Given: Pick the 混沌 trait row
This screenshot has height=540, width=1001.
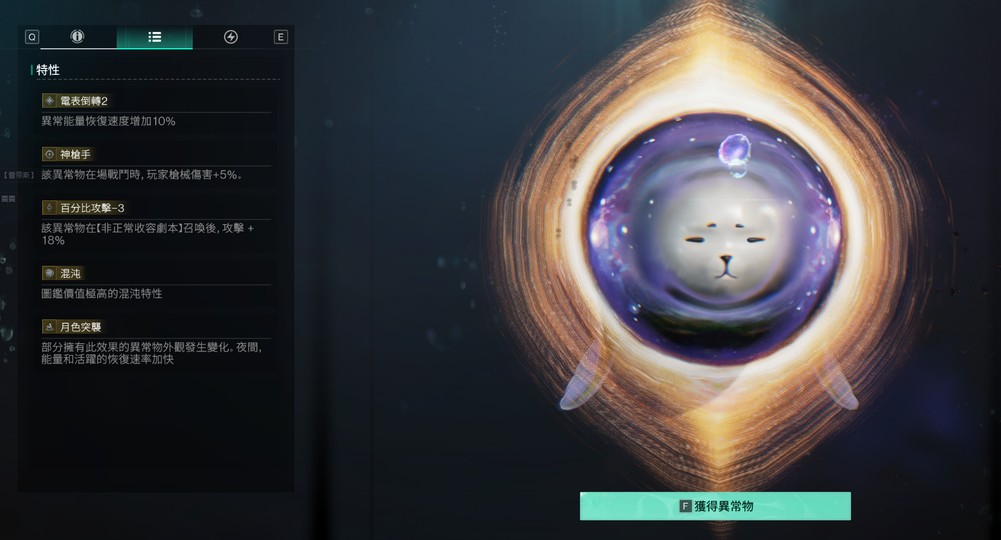Looking at the screenshot, I should [69, 273].
